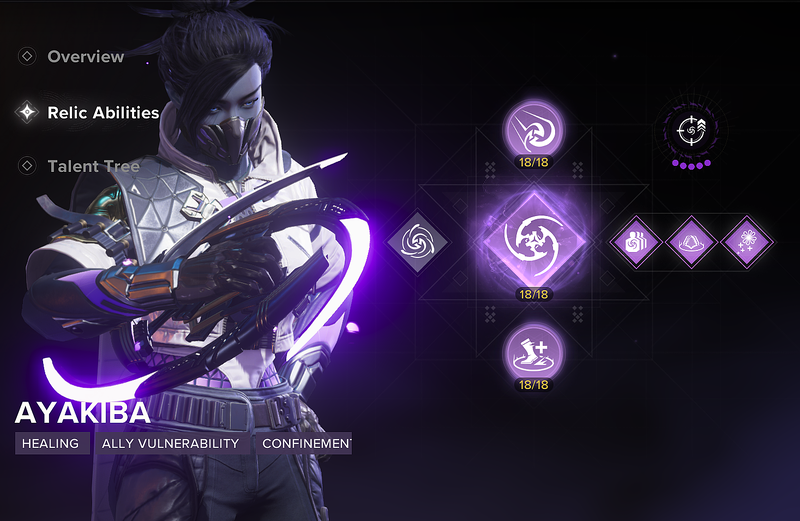Image resolution: width=800 pixels, height=521 pixels.
Task: Select the large central swirling blades ability
Action: tap(534, 240)
